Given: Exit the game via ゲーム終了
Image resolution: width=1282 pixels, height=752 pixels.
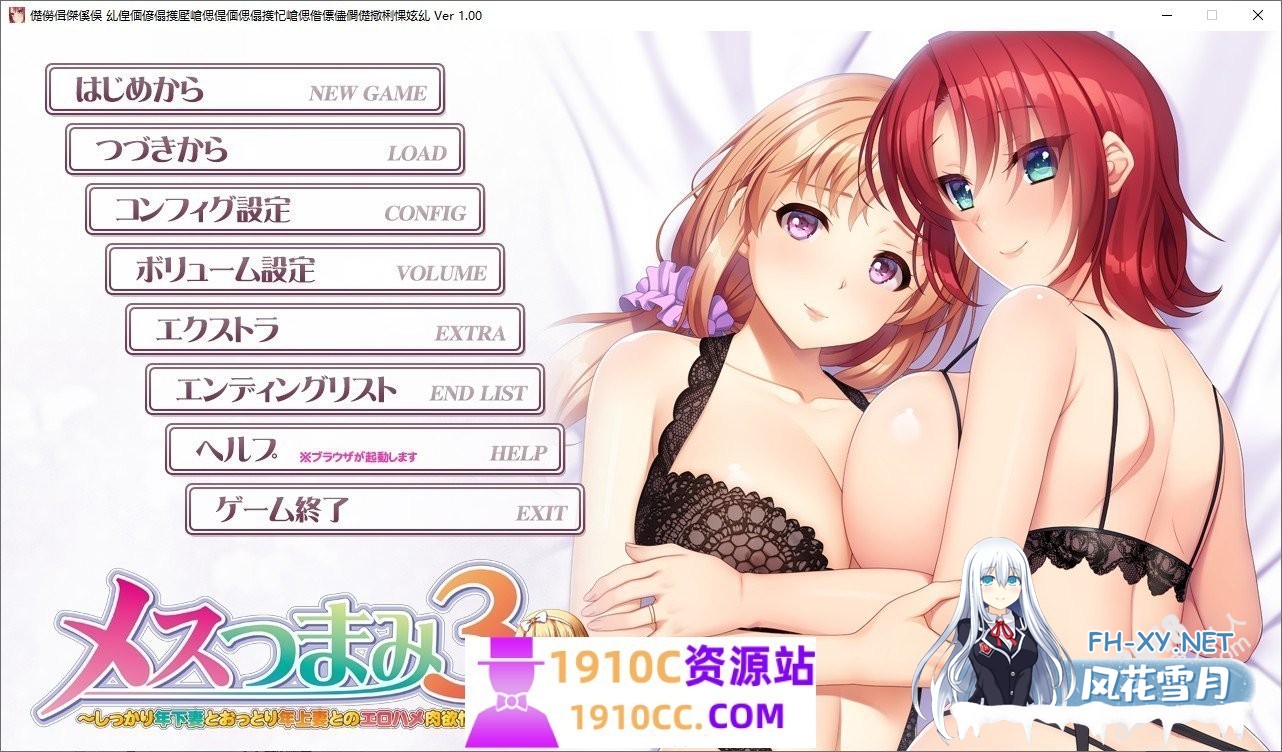Looking at the screenshot, I should coord(383,510).
